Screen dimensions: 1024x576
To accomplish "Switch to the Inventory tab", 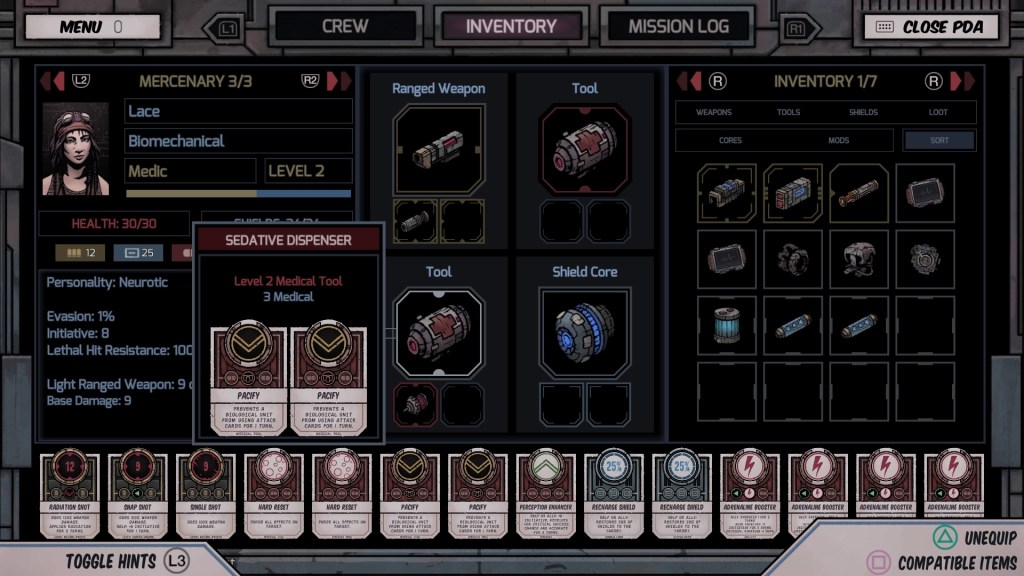I will click(x=511, y=27).
